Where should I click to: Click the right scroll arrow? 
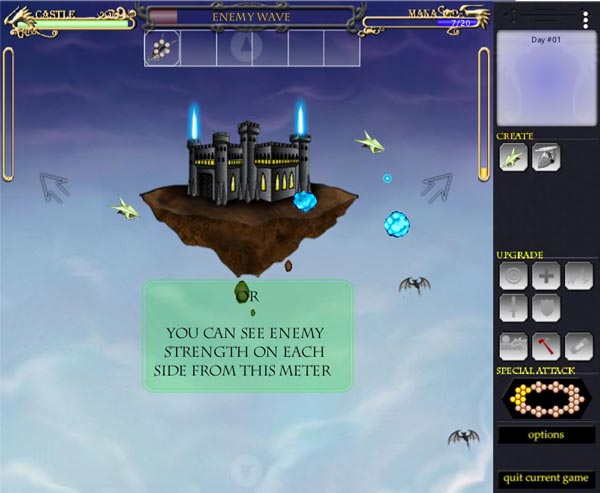point(436,186)
